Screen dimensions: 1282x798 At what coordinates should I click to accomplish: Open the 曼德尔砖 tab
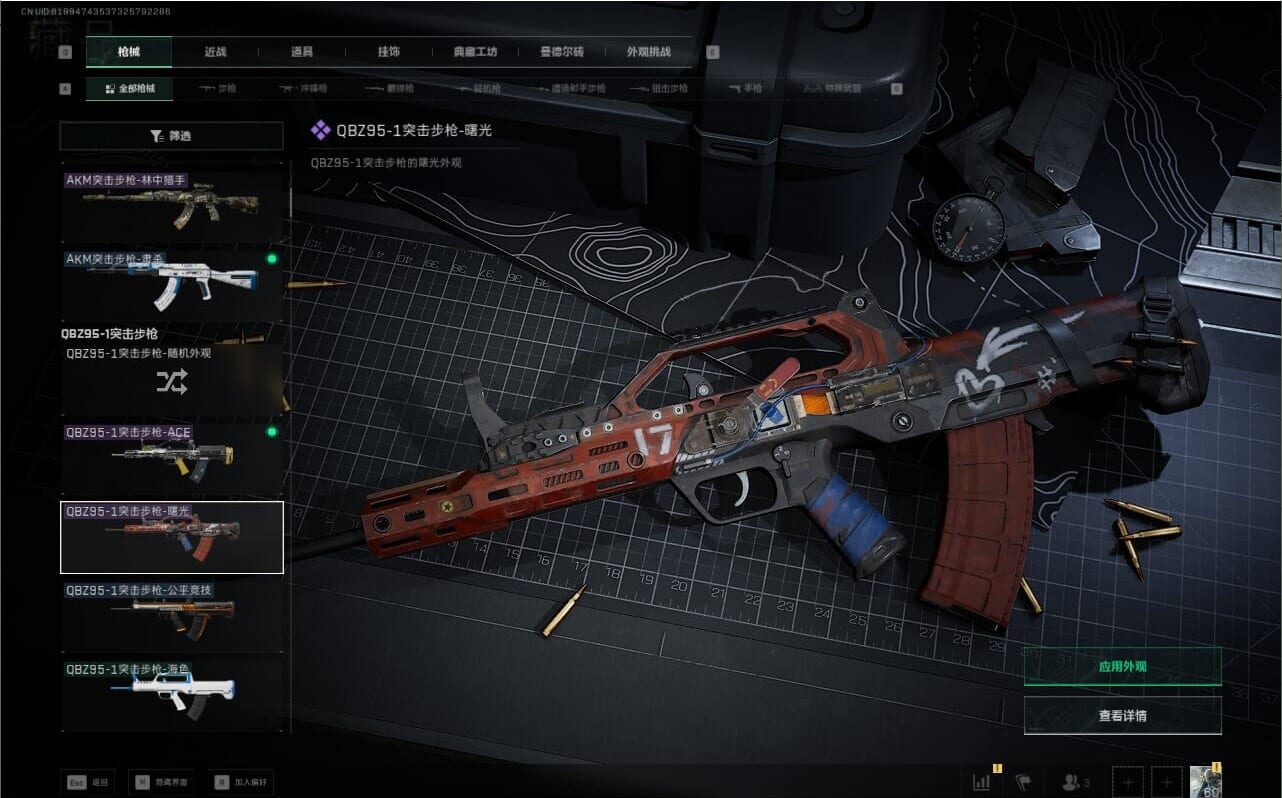pyautogui.click(x=561, y=52)
